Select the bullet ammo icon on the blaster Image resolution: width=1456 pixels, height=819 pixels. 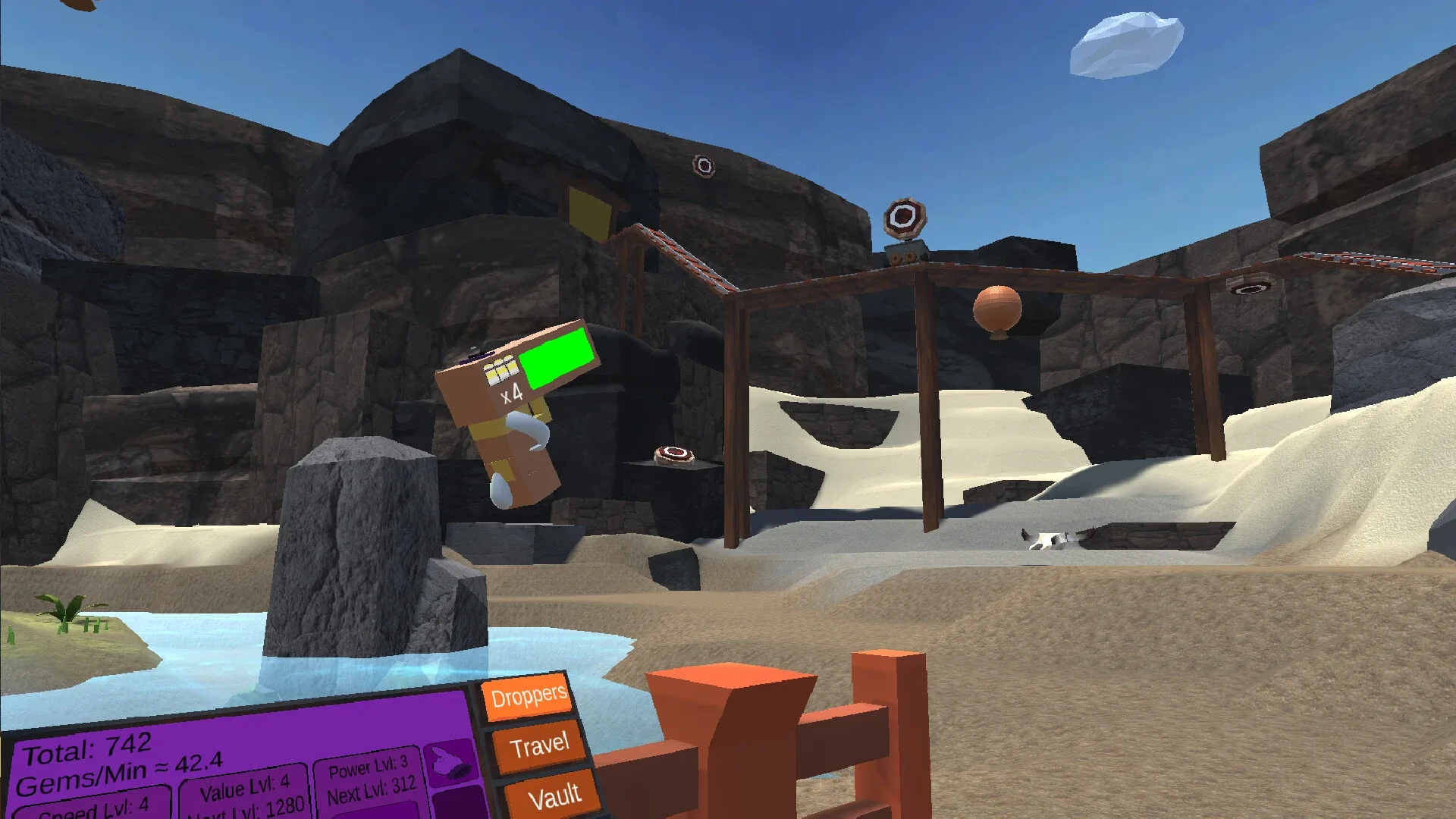point(501,372)
